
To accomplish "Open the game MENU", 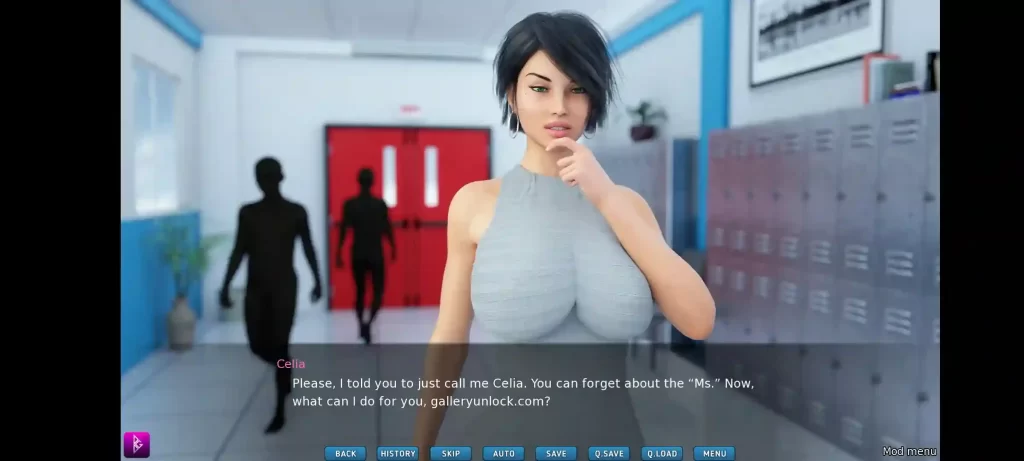I will [x=714, y=453].
